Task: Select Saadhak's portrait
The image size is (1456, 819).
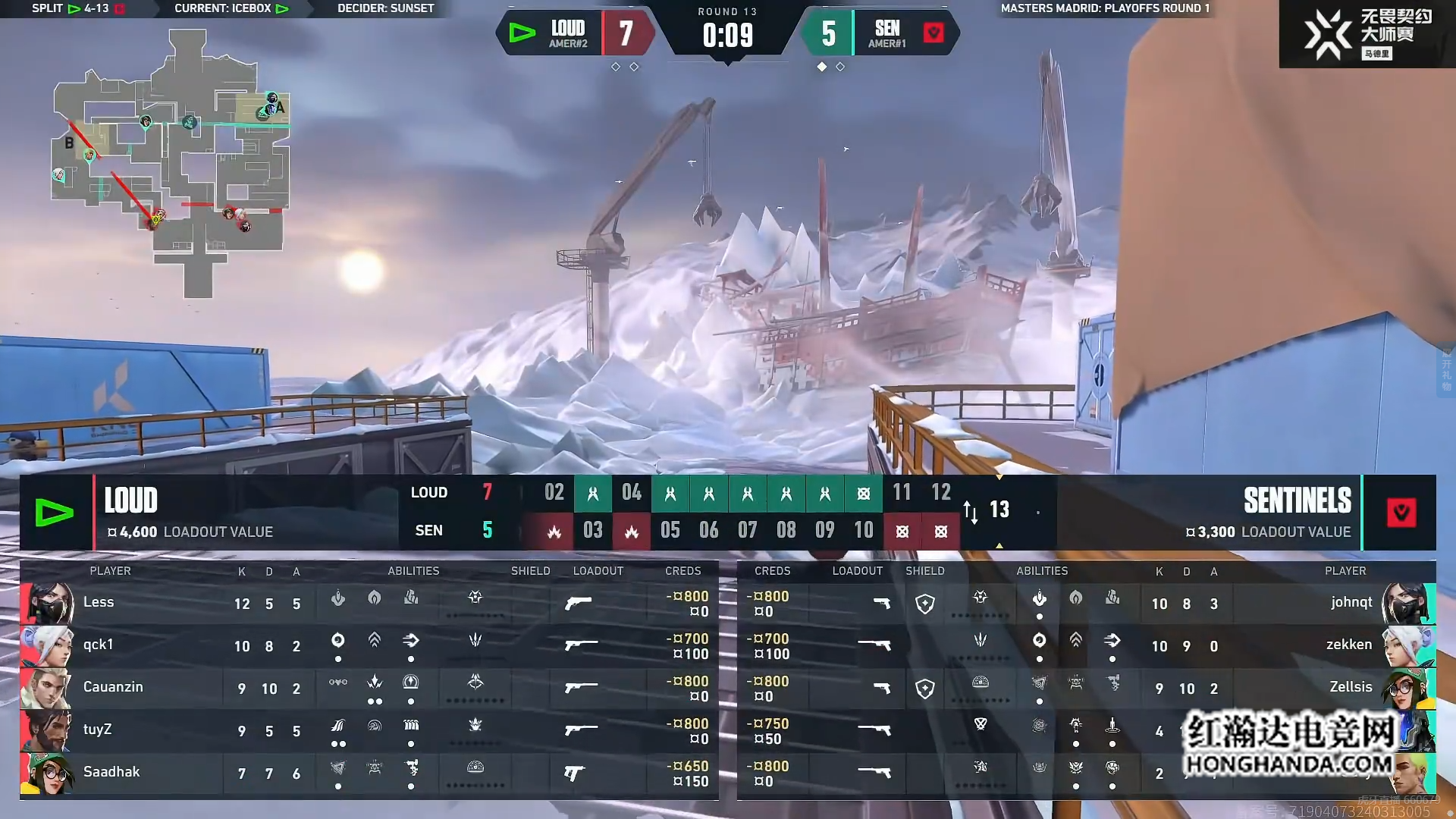Action: coord(47,773)
